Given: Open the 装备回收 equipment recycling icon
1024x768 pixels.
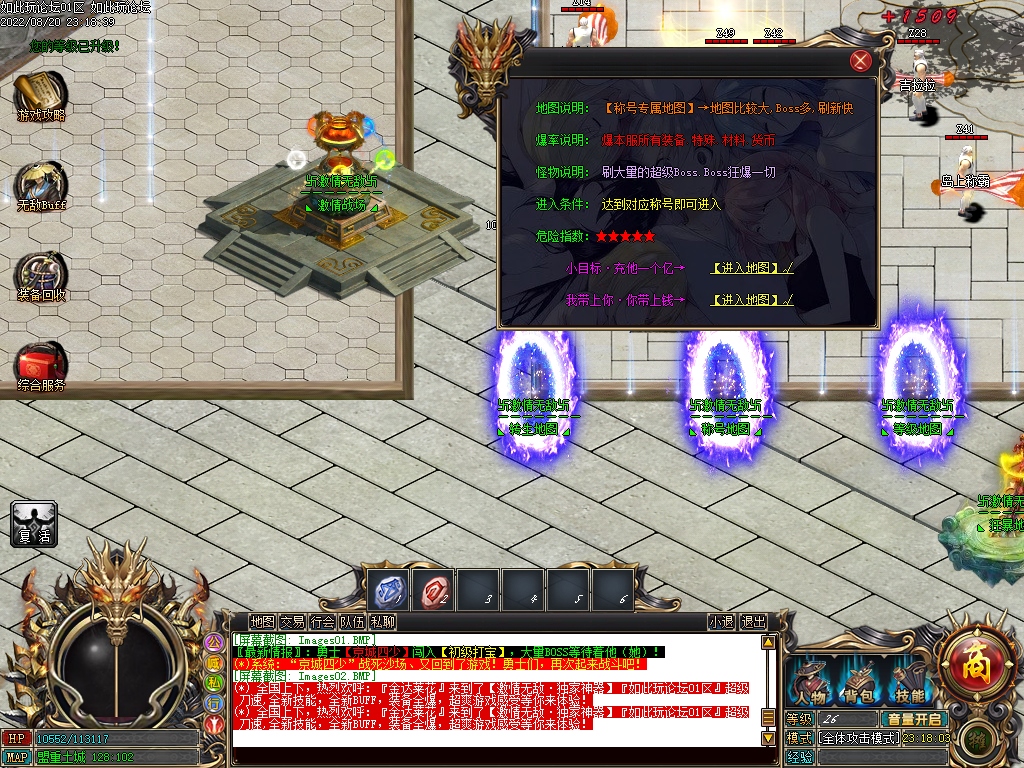Looking at the screenshot, I should [x=41, y=276].
